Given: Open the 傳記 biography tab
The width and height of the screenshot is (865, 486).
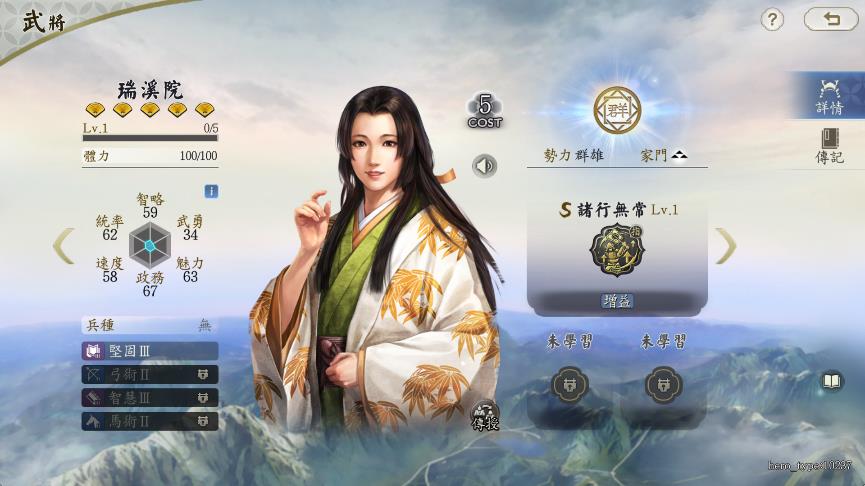Looking at the screenshot, I should pos(829,146).
